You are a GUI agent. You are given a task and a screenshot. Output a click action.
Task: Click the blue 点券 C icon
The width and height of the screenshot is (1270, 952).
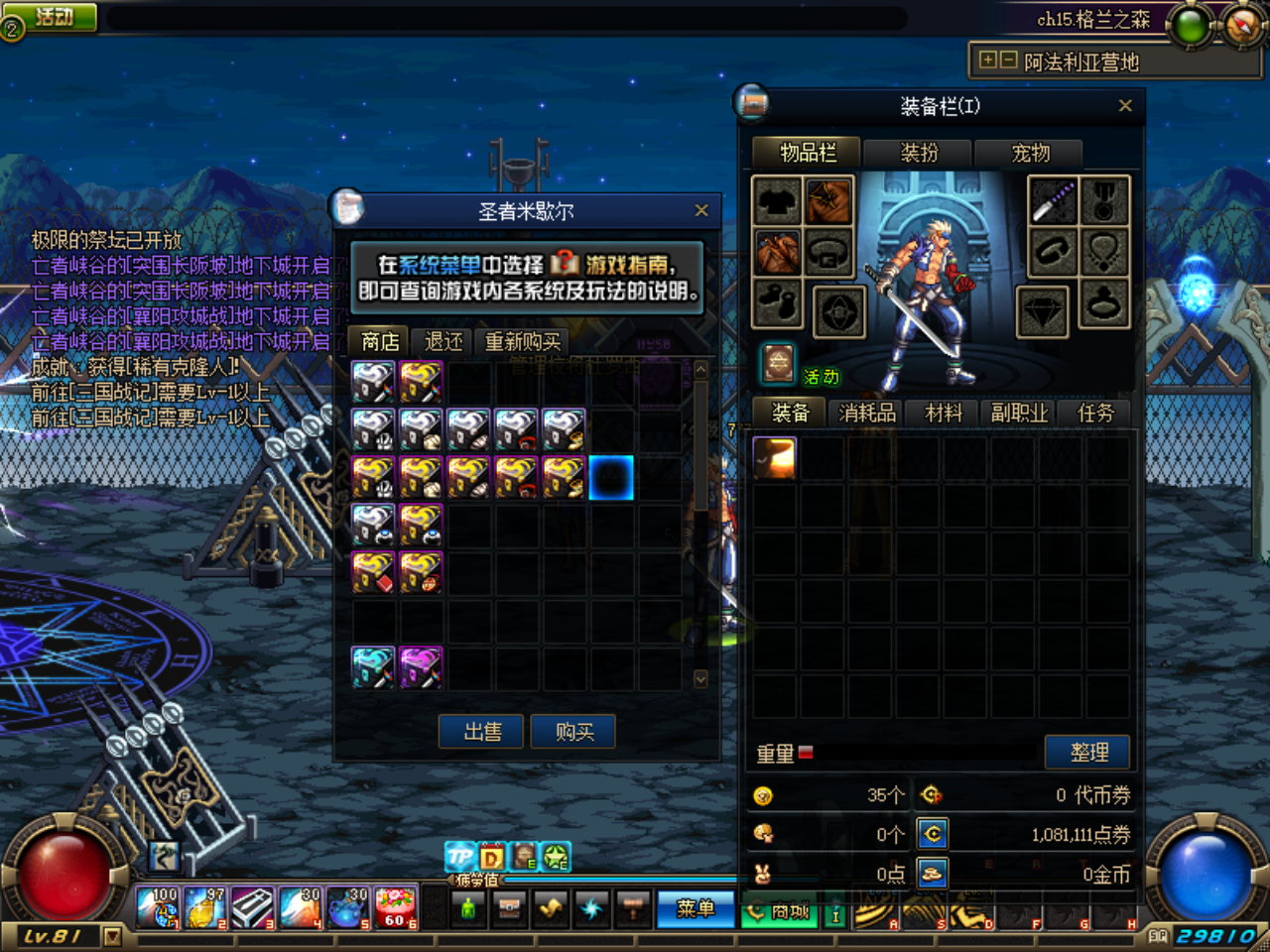click(x=934, y=833)
